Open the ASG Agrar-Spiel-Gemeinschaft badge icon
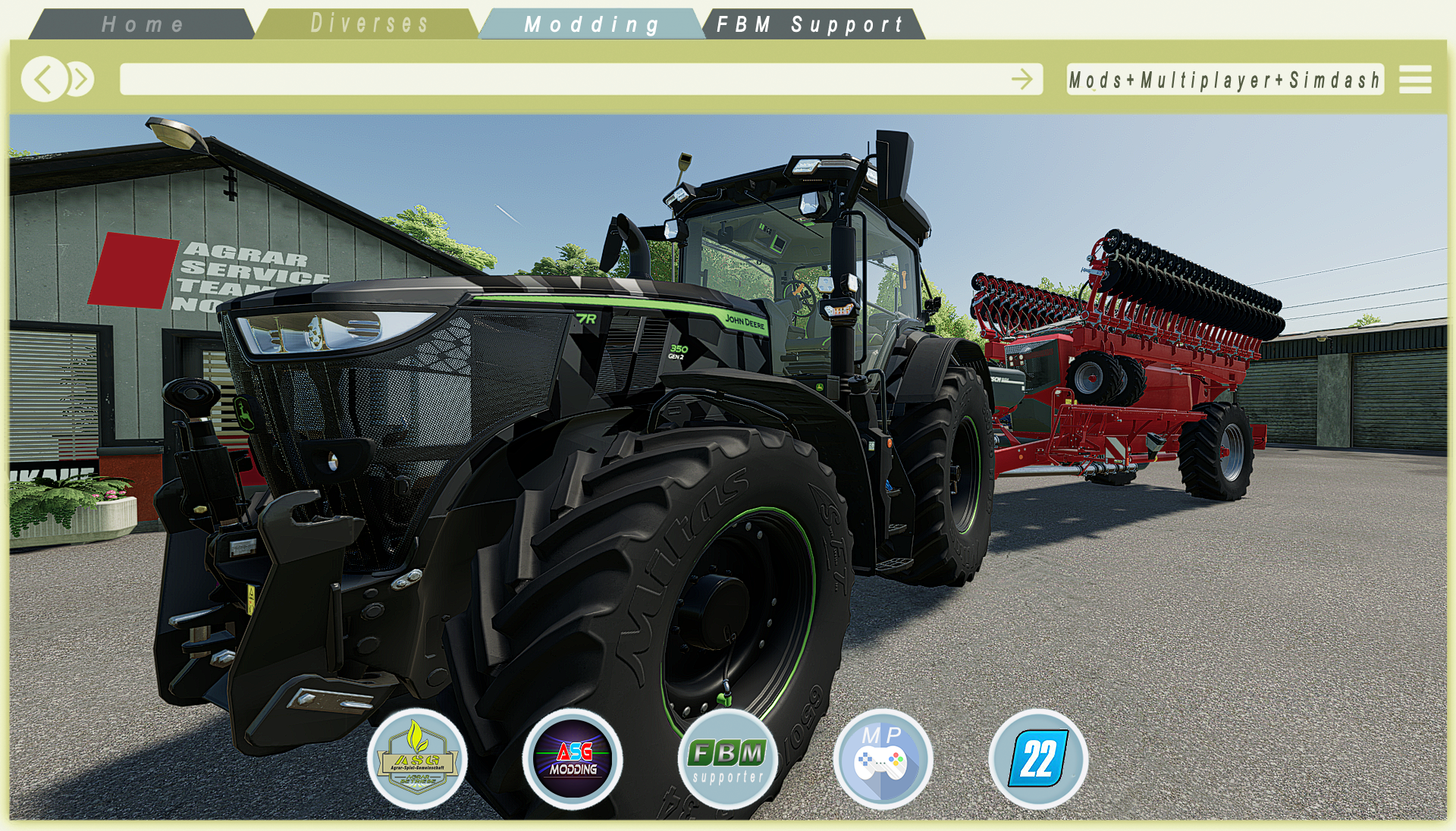 tap(417, 759)
